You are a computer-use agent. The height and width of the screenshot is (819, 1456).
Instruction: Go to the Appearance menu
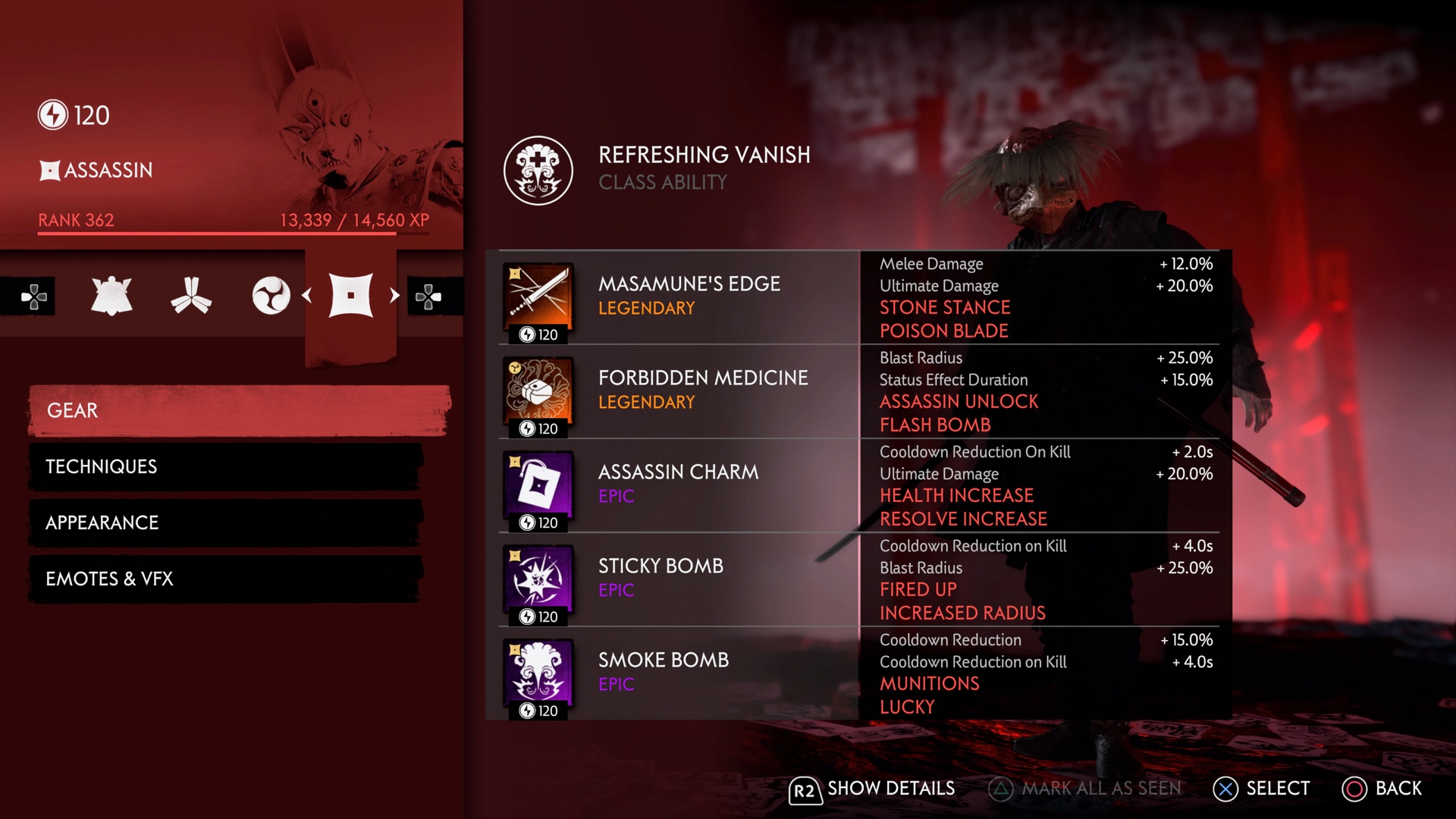(x=225, y=522)
